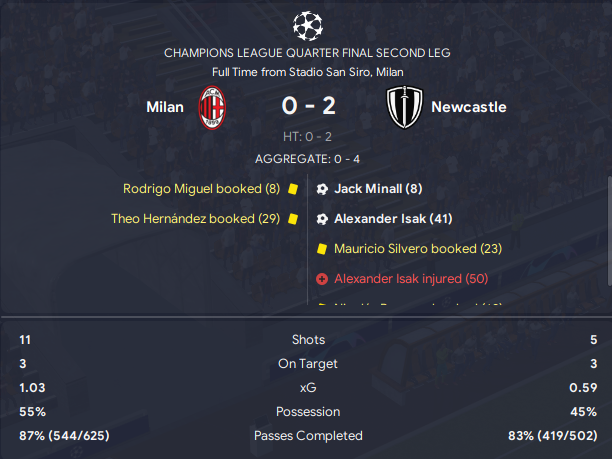This screenshot has width=612, height=459.
Task: Select the Champions League logo
Action: [305, 24]
